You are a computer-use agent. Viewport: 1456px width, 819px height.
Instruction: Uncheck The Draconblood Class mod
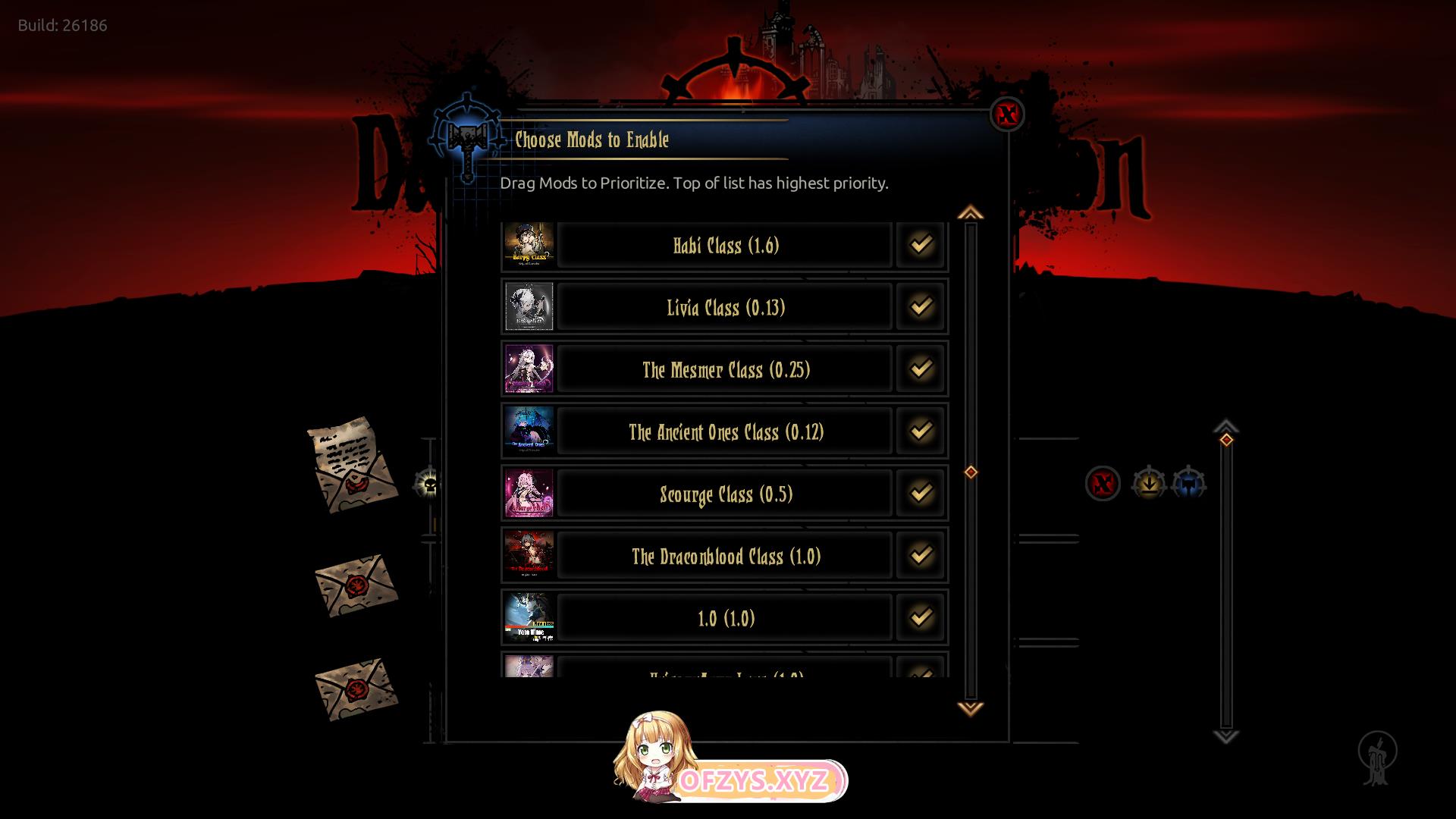point(921,555)
